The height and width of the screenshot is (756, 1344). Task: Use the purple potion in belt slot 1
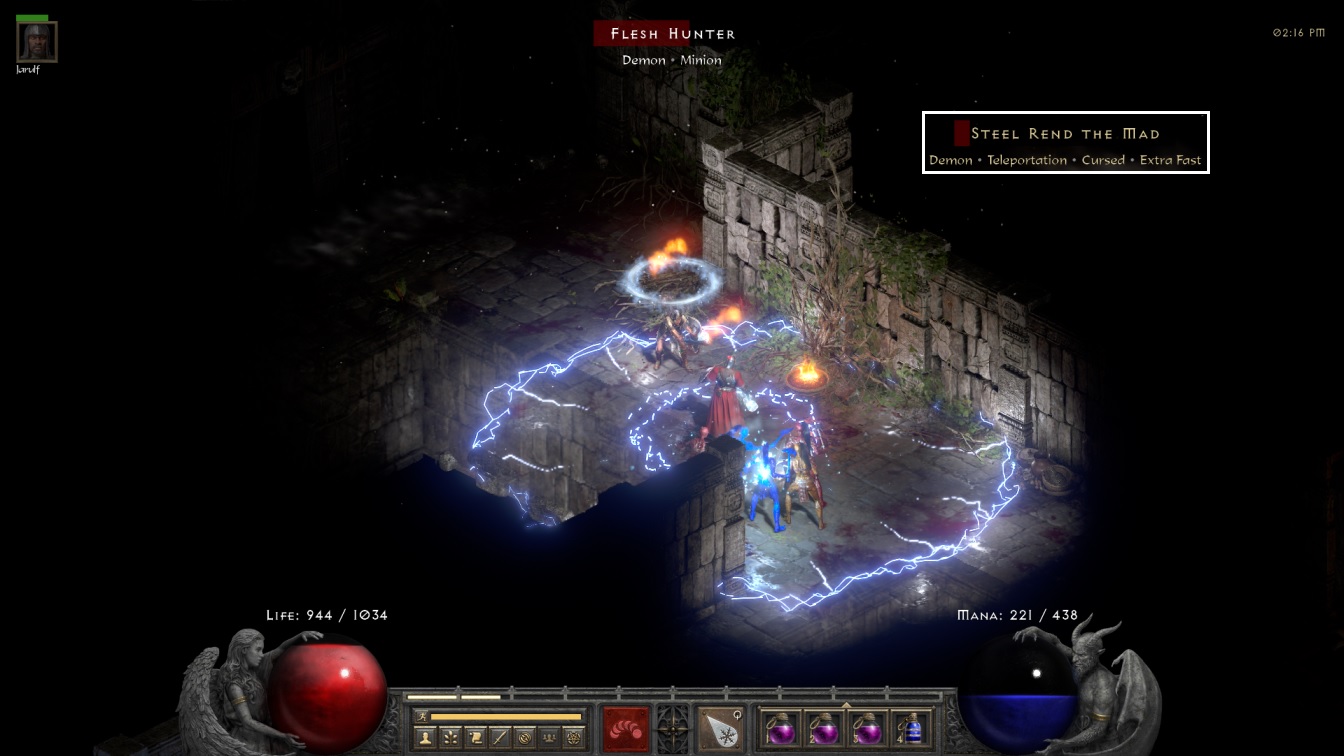pyautogui.click(x=779, y=729)
